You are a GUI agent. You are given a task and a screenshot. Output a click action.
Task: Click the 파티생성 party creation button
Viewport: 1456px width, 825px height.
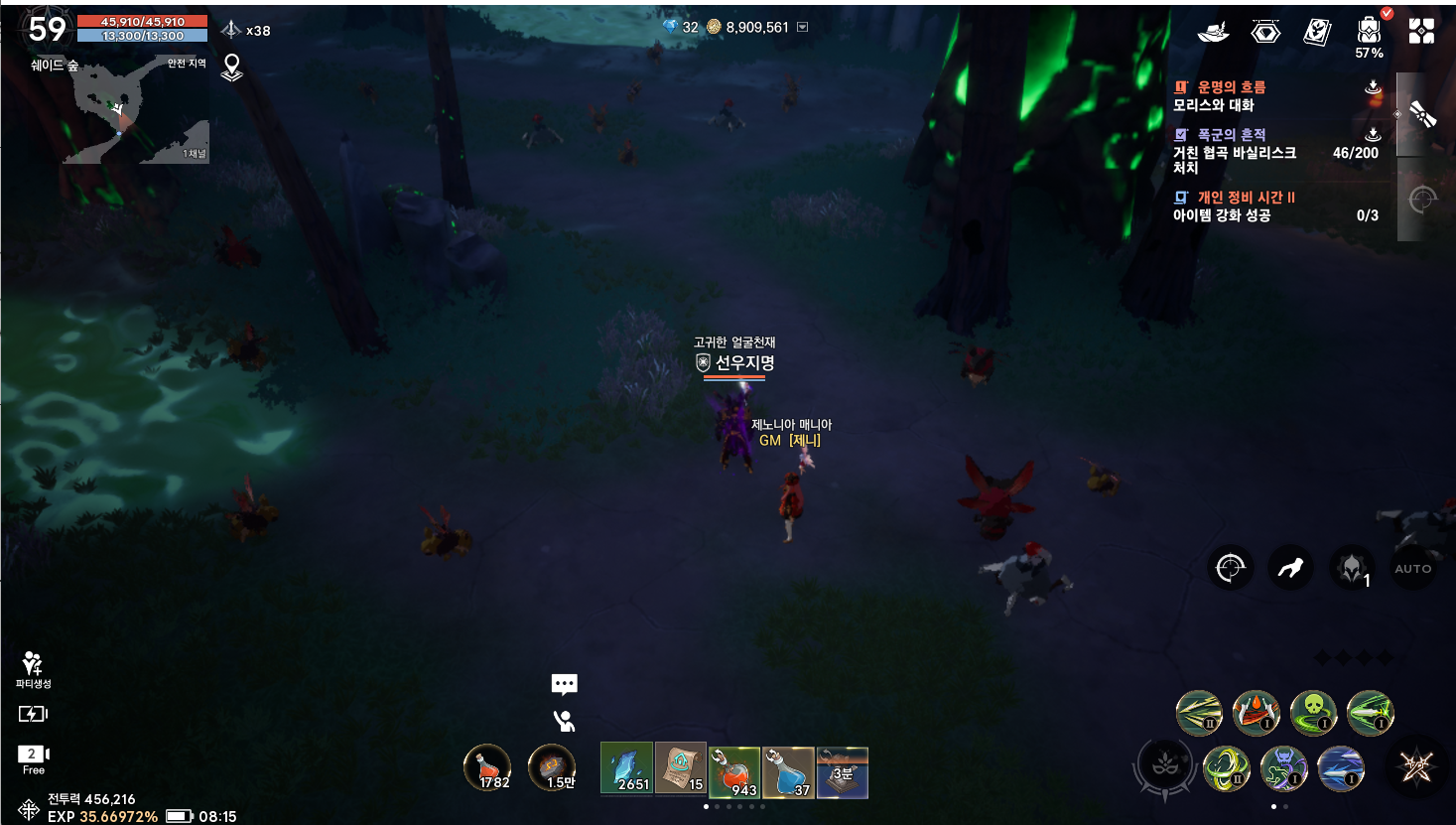click(x=33, y=669)
